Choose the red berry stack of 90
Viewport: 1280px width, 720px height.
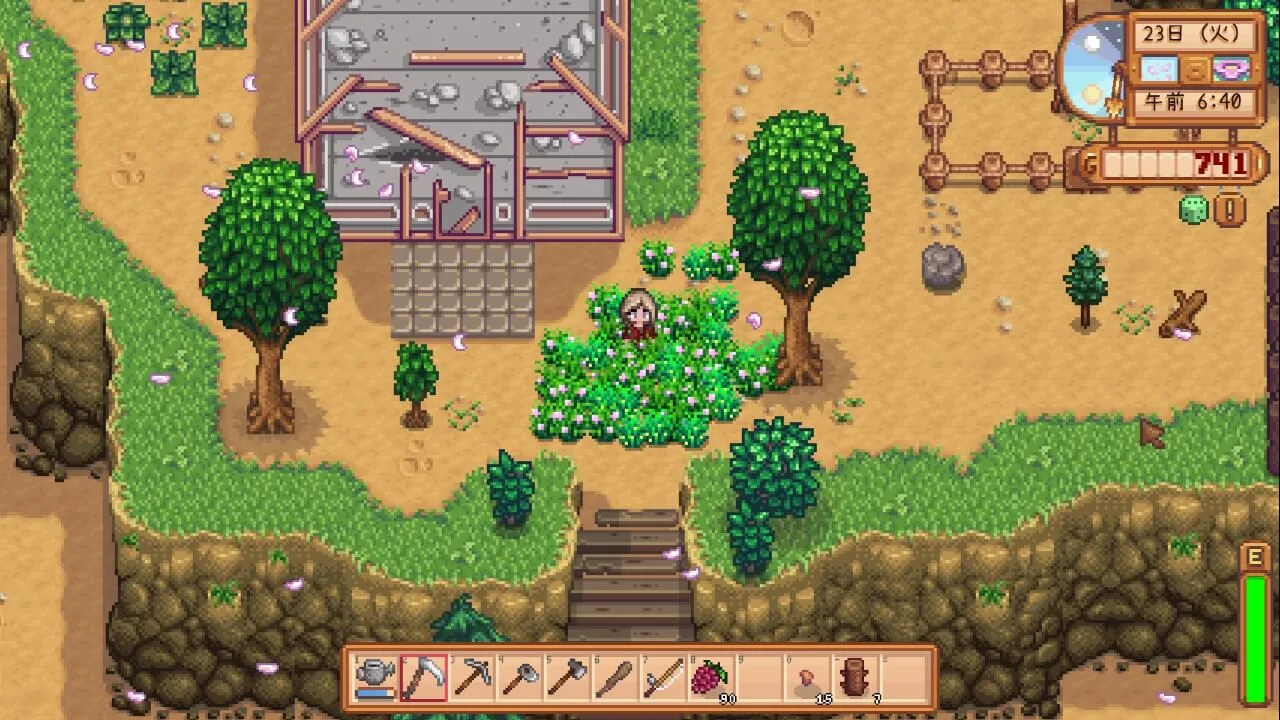coord(711,678)
